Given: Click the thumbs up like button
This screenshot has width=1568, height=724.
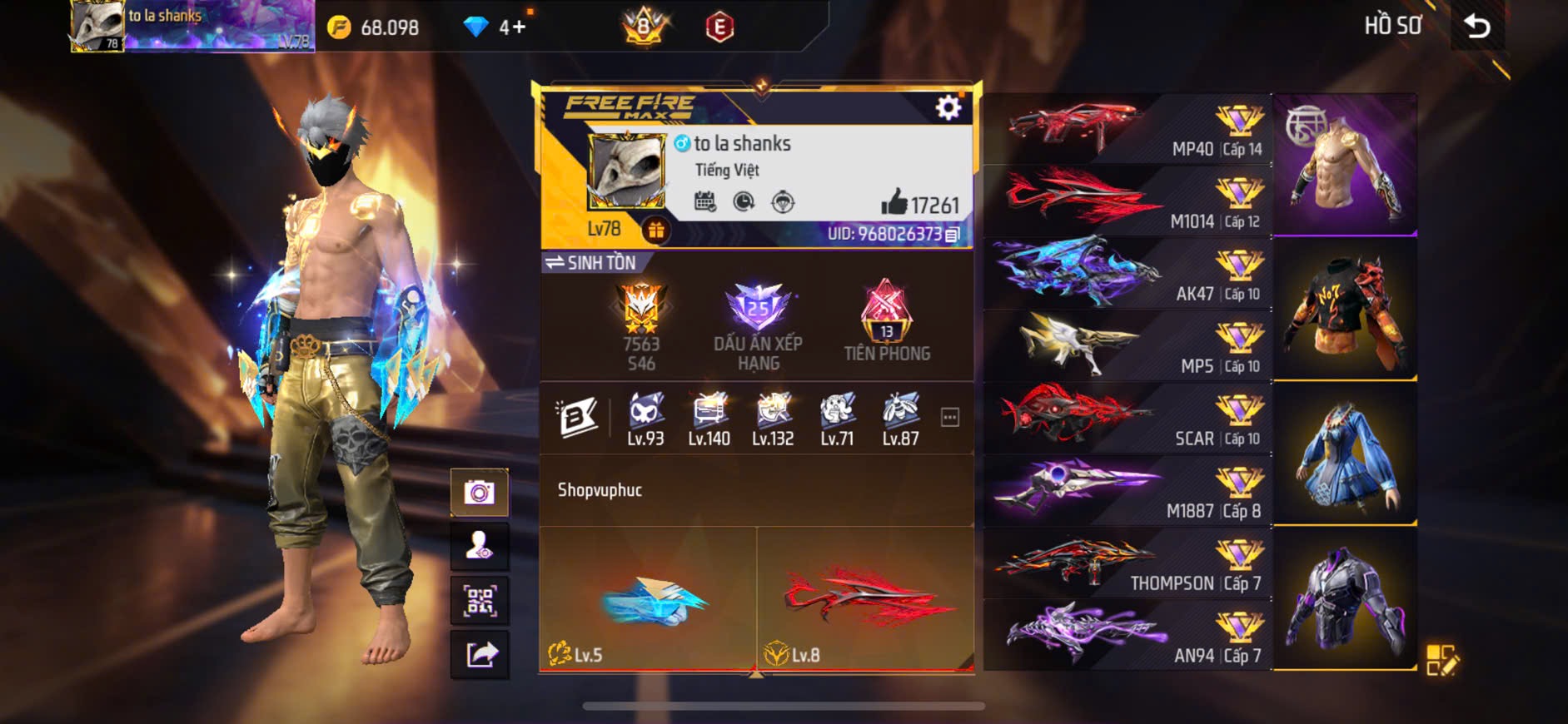Looking at the screenshot, I should coord(894,202).
